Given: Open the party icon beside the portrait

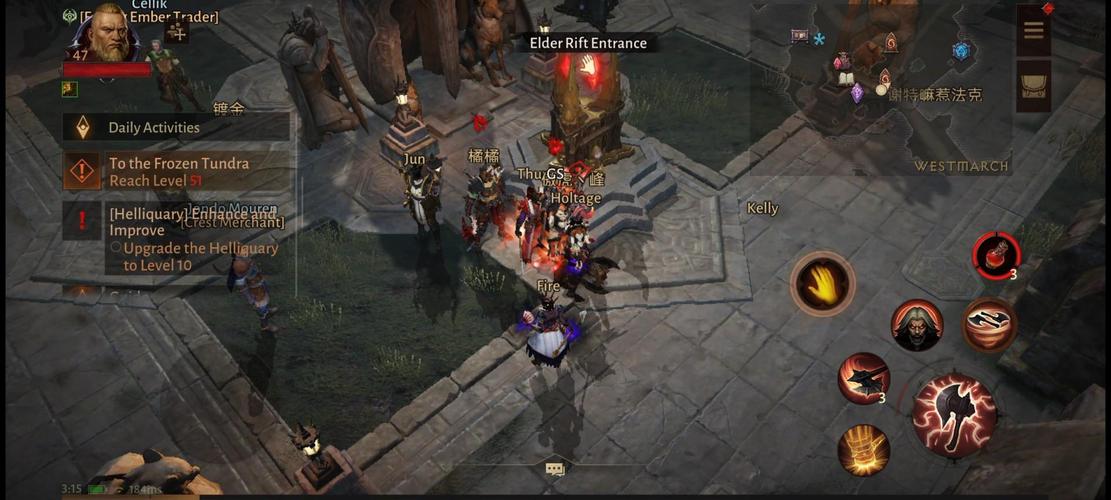Looking at the screenshot, I should [x=177, y=32].
